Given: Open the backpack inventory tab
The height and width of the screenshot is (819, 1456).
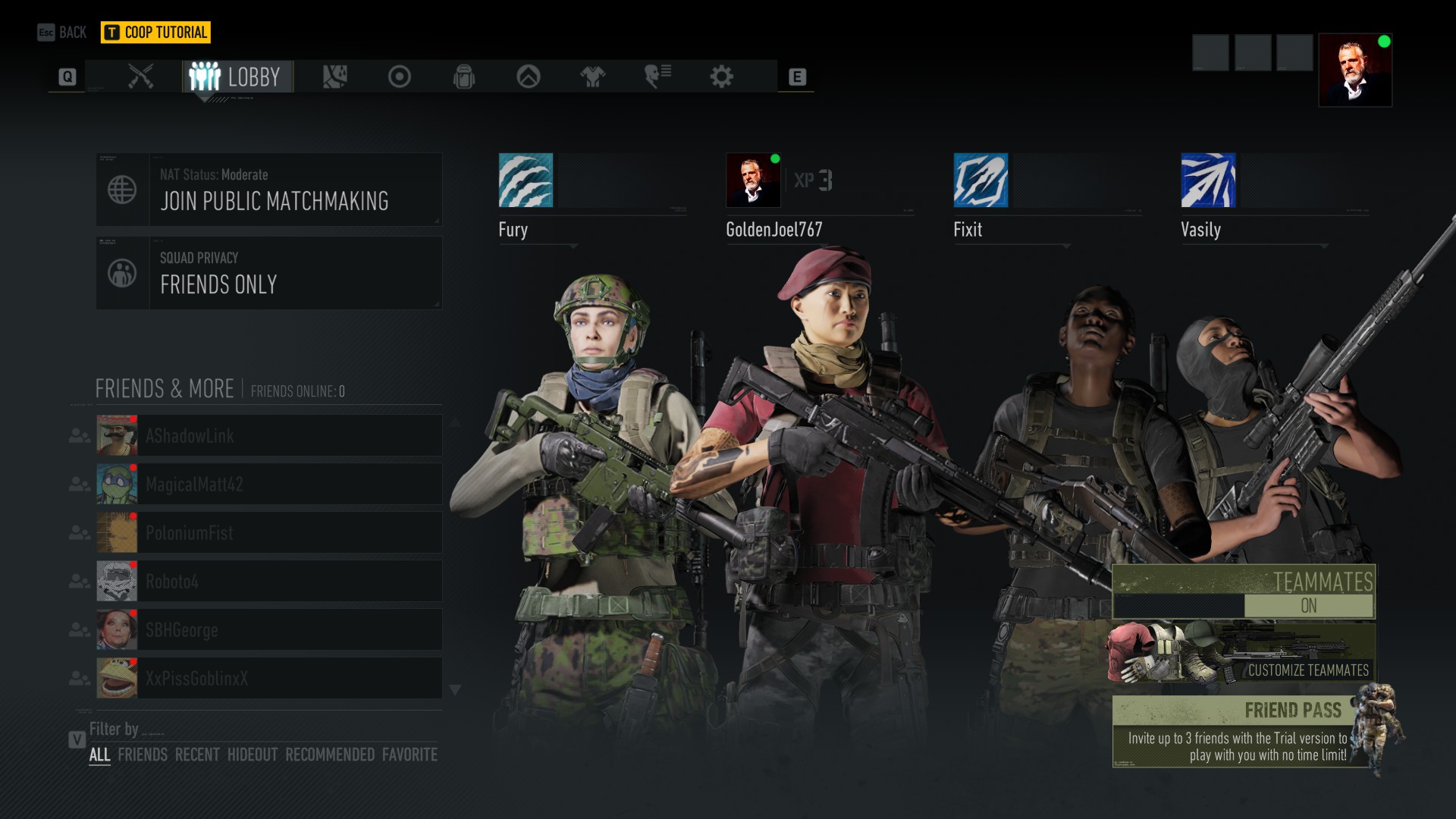Looking at the screenshot, I should (x=464, y=77).
